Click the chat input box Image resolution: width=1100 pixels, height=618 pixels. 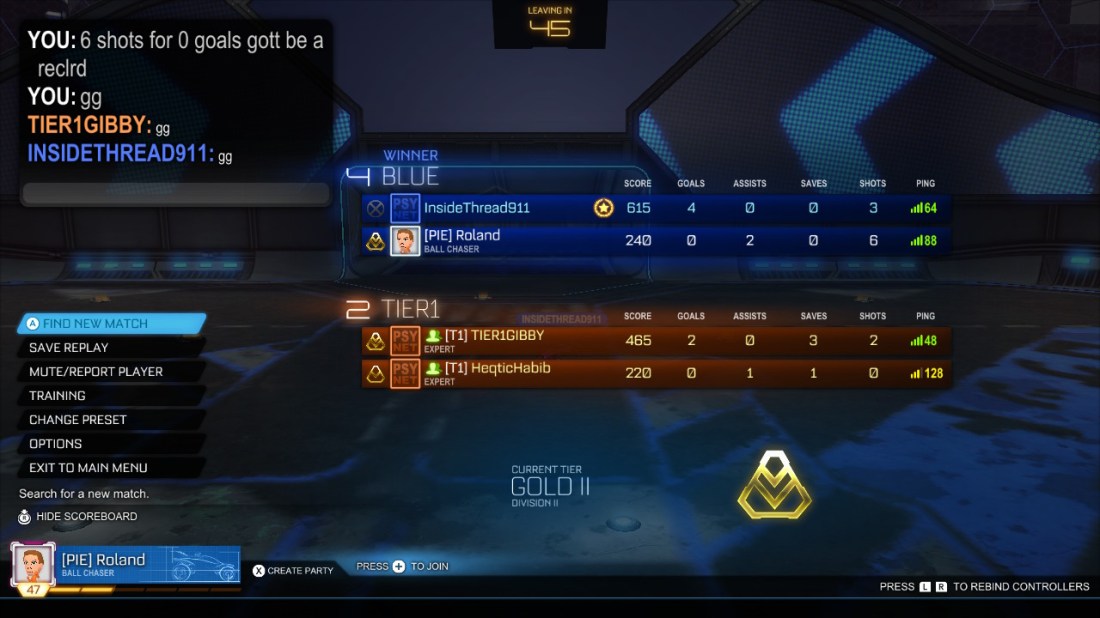[176, 194]
